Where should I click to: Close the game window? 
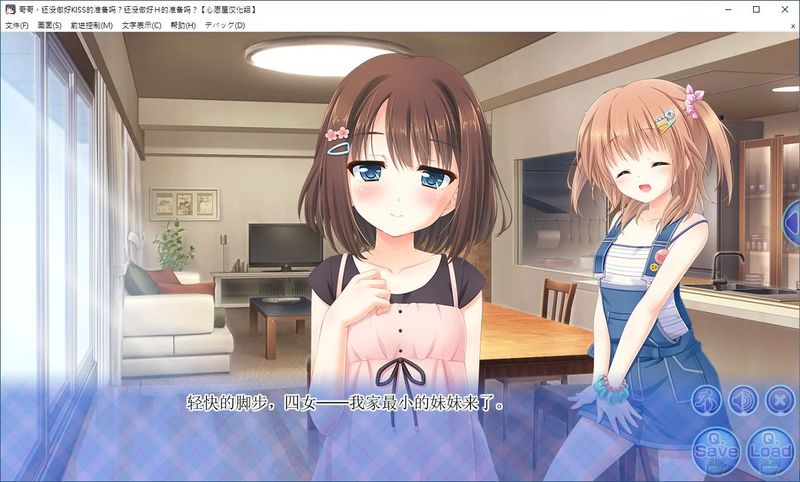point(784,9)
